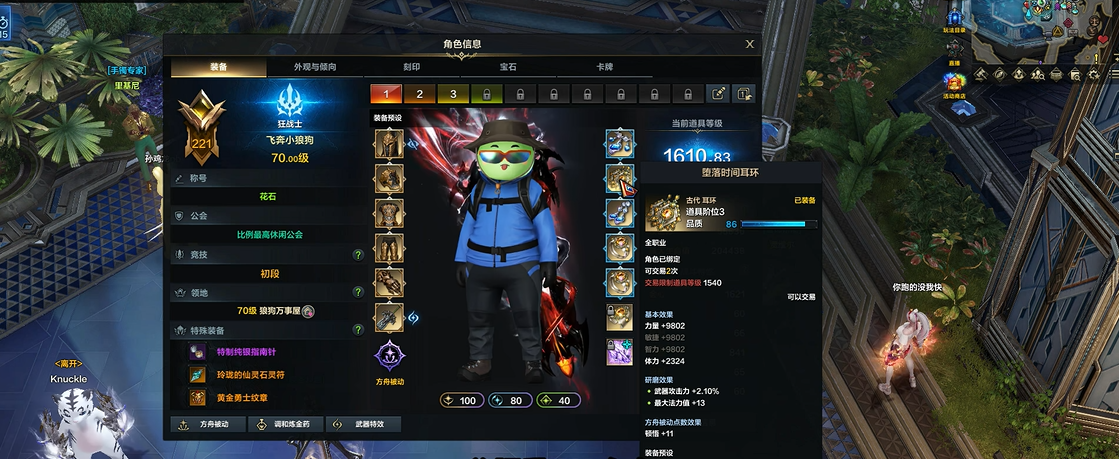Switch to the 外观与倾向 tab
This screenshot has width=1119, height=459.
click(x=314, y=67)
